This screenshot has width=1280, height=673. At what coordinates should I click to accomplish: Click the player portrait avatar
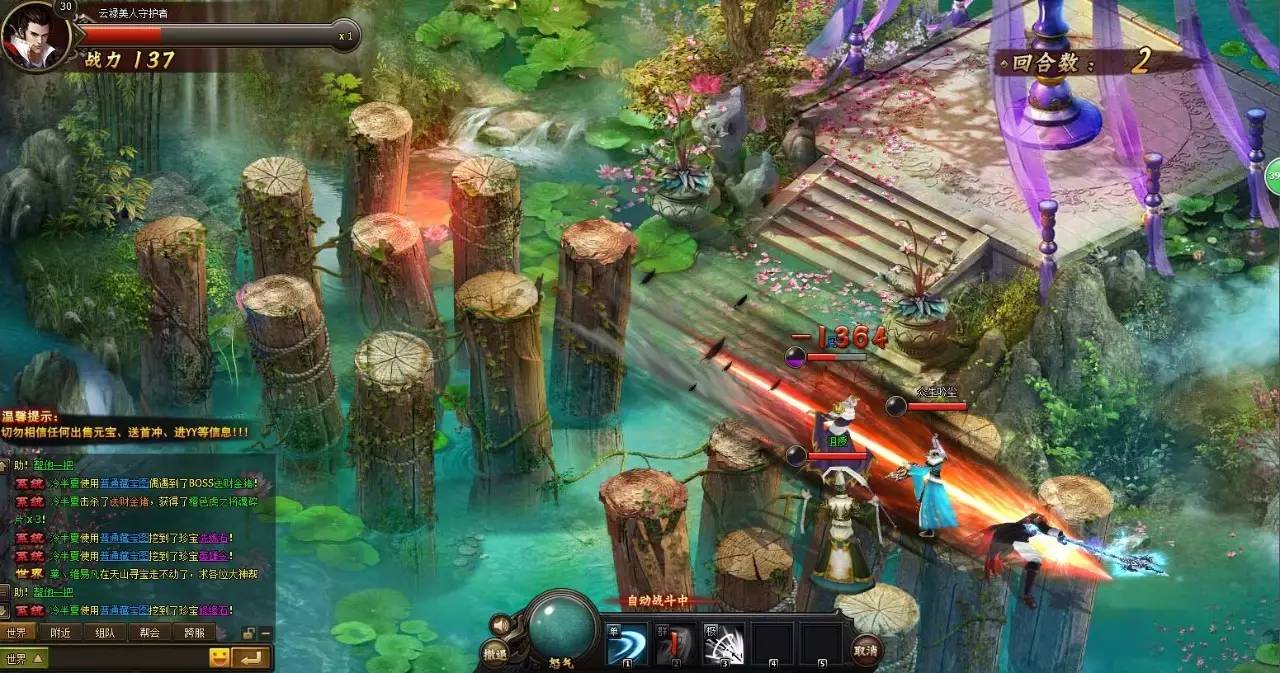(34, 37)
